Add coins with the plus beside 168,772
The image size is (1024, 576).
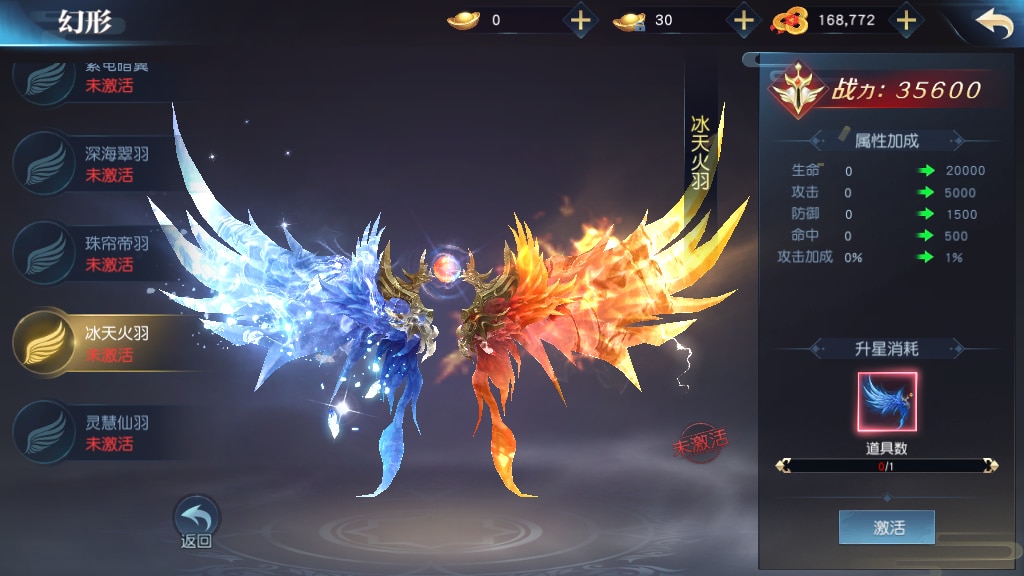(905, 20)
